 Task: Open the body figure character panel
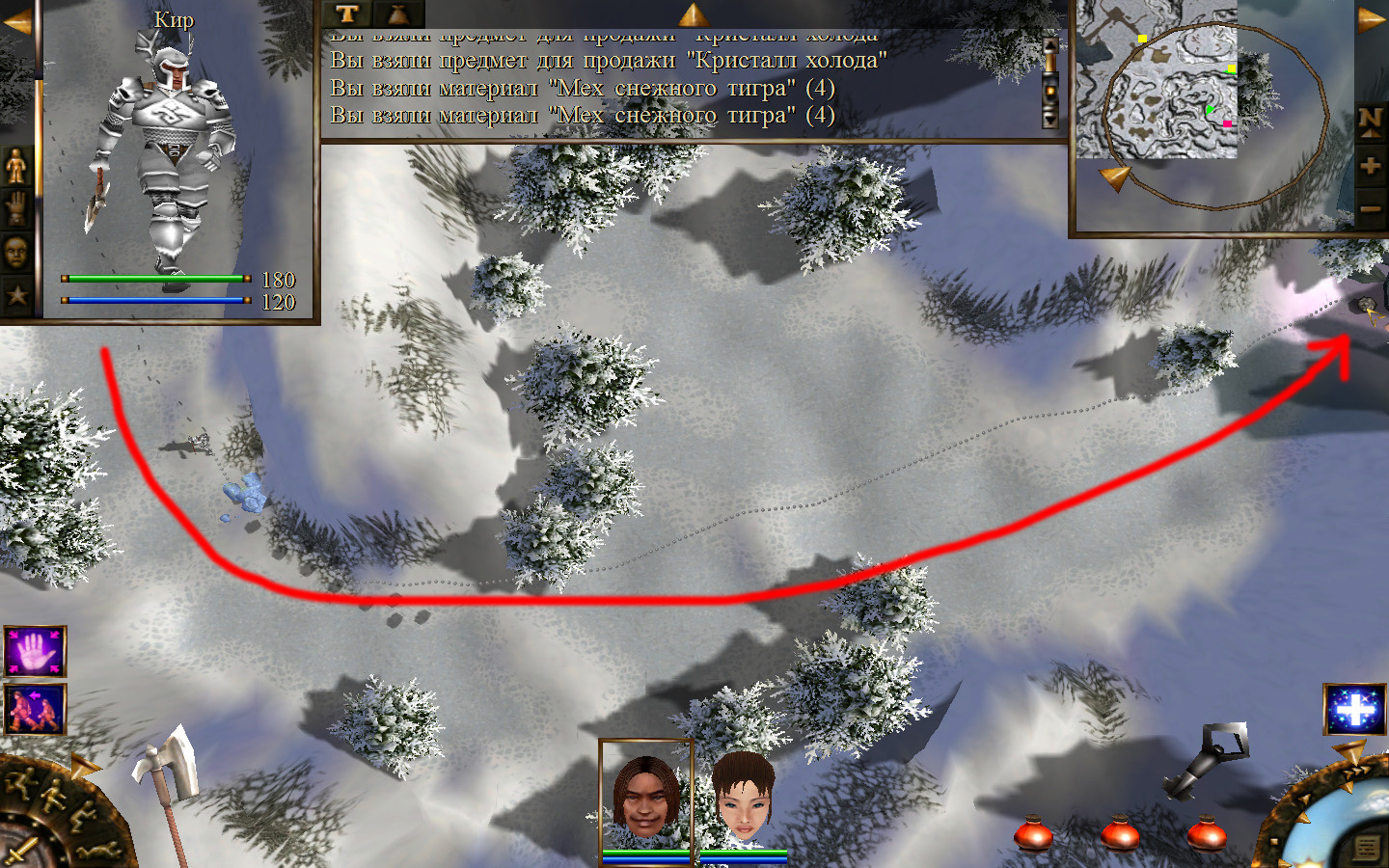coord(16,167)
